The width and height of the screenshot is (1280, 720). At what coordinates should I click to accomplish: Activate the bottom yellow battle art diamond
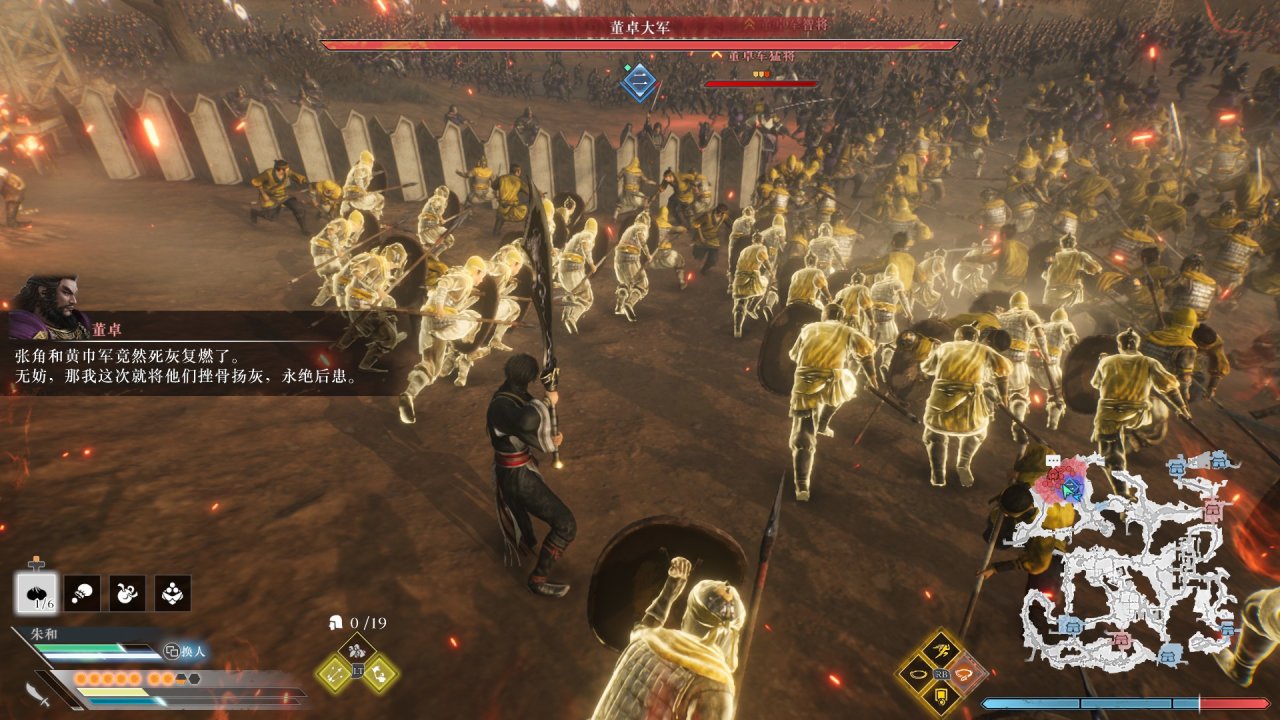click(941, 697)
